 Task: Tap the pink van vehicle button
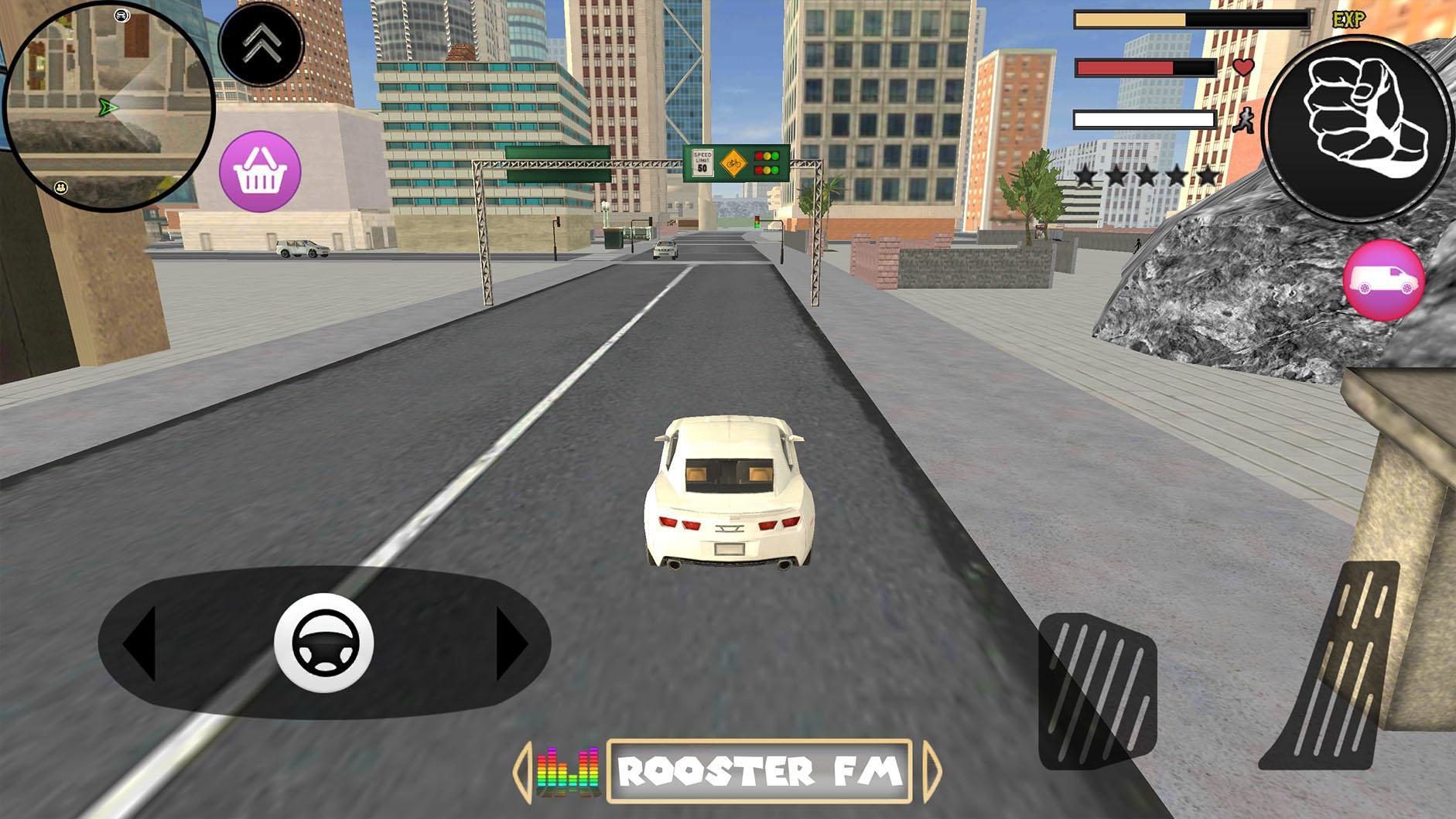1384,280
